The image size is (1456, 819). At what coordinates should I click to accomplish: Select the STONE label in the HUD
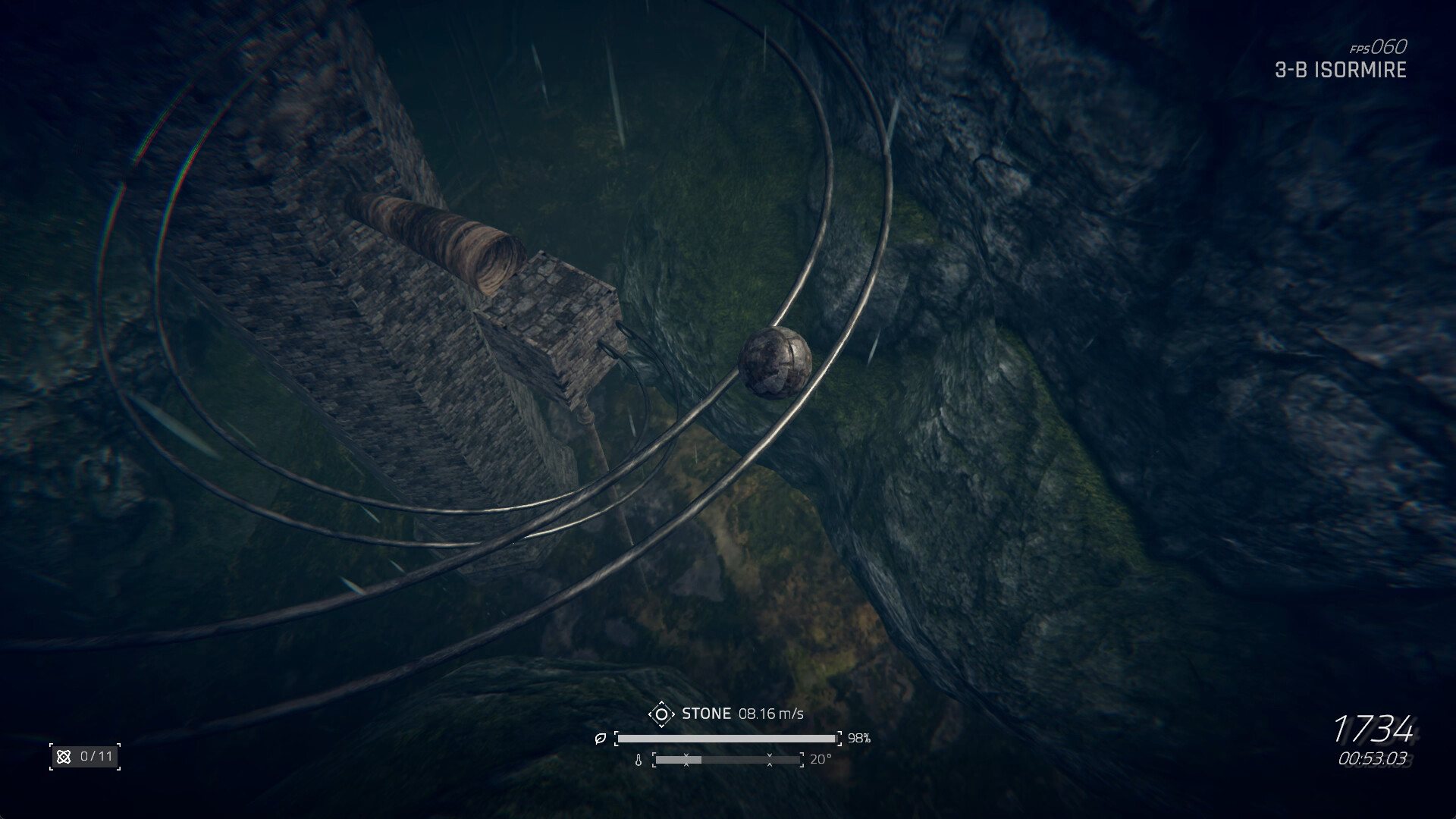coord(708,713)
